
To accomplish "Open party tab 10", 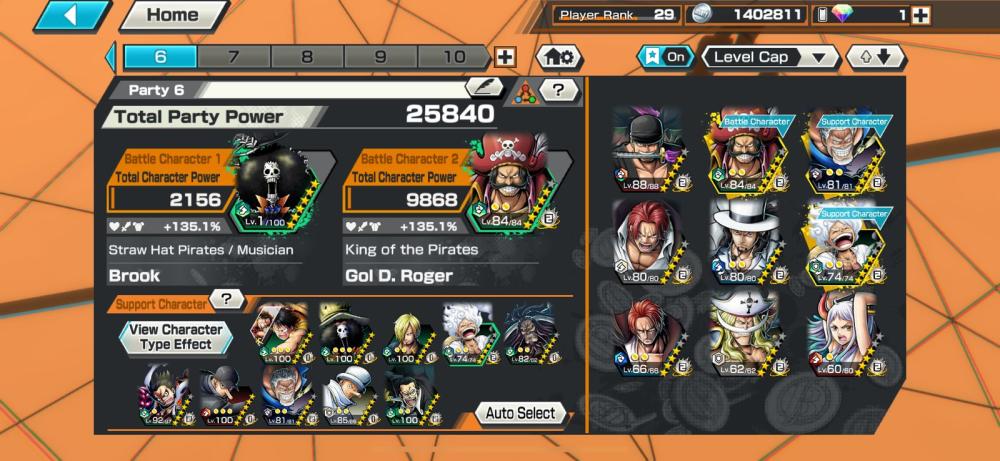I will tap(454, 57).
